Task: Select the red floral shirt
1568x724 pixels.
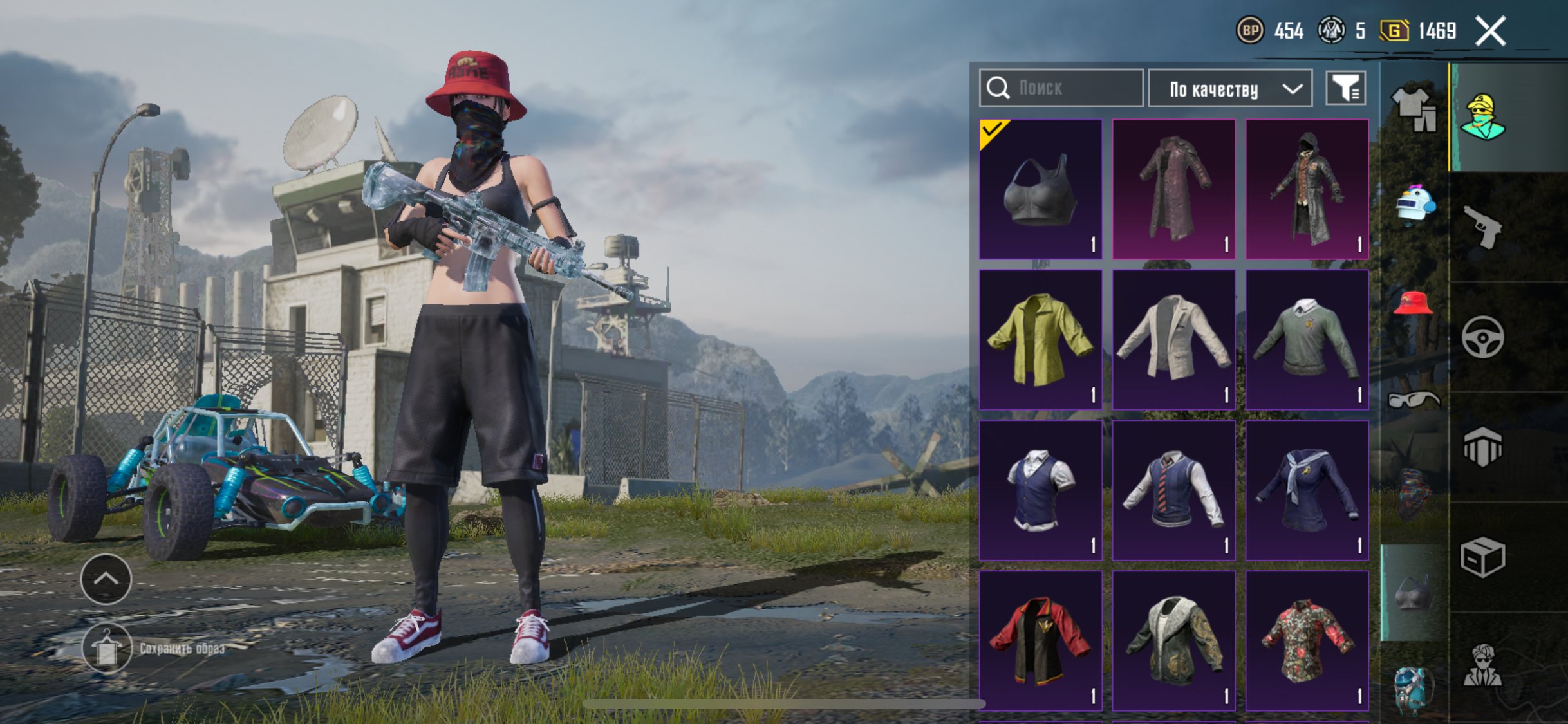Action: 1307,641
